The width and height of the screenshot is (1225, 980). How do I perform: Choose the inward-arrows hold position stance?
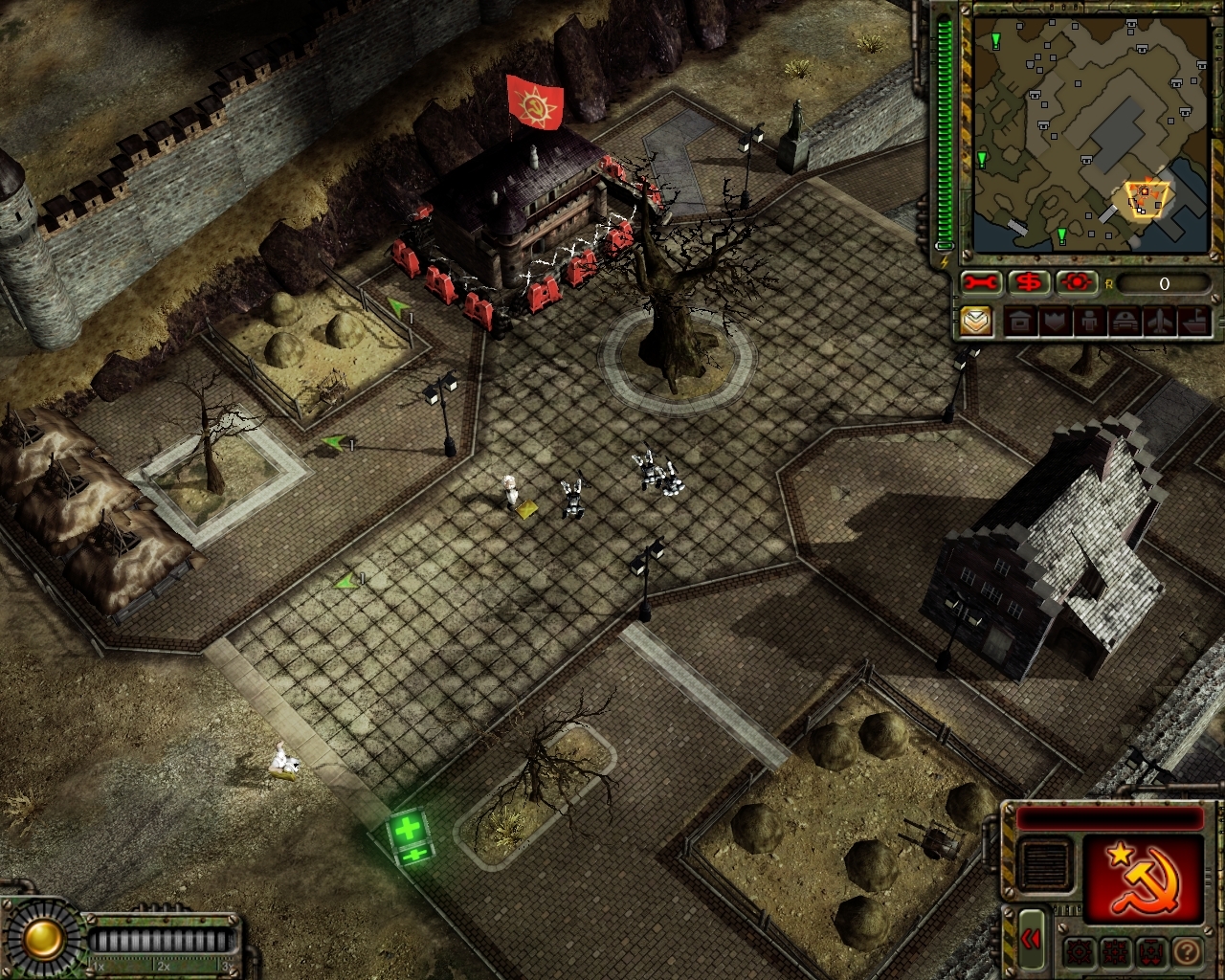pos(1115,952)
